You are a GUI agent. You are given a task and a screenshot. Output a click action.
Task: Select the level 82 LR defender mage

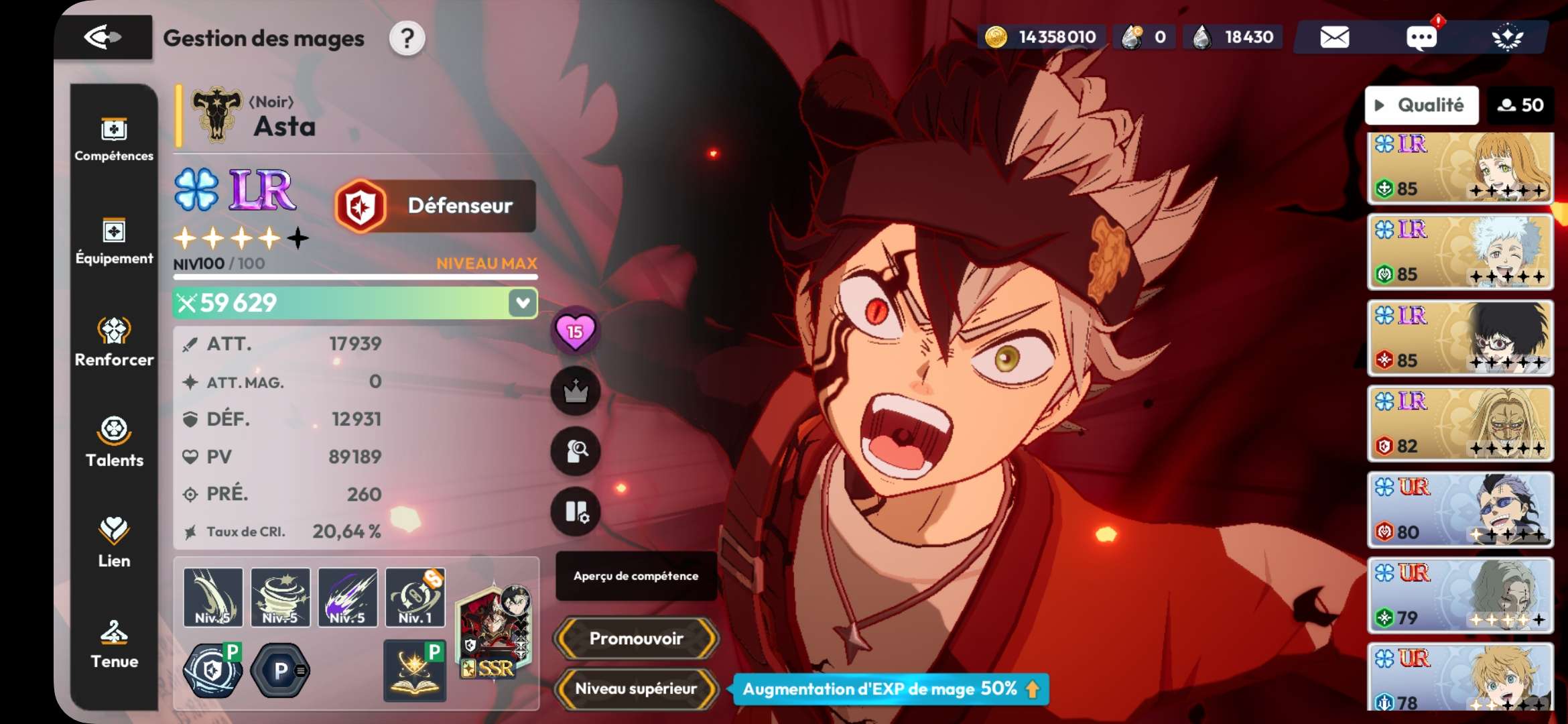click(x=1460, y=424)
